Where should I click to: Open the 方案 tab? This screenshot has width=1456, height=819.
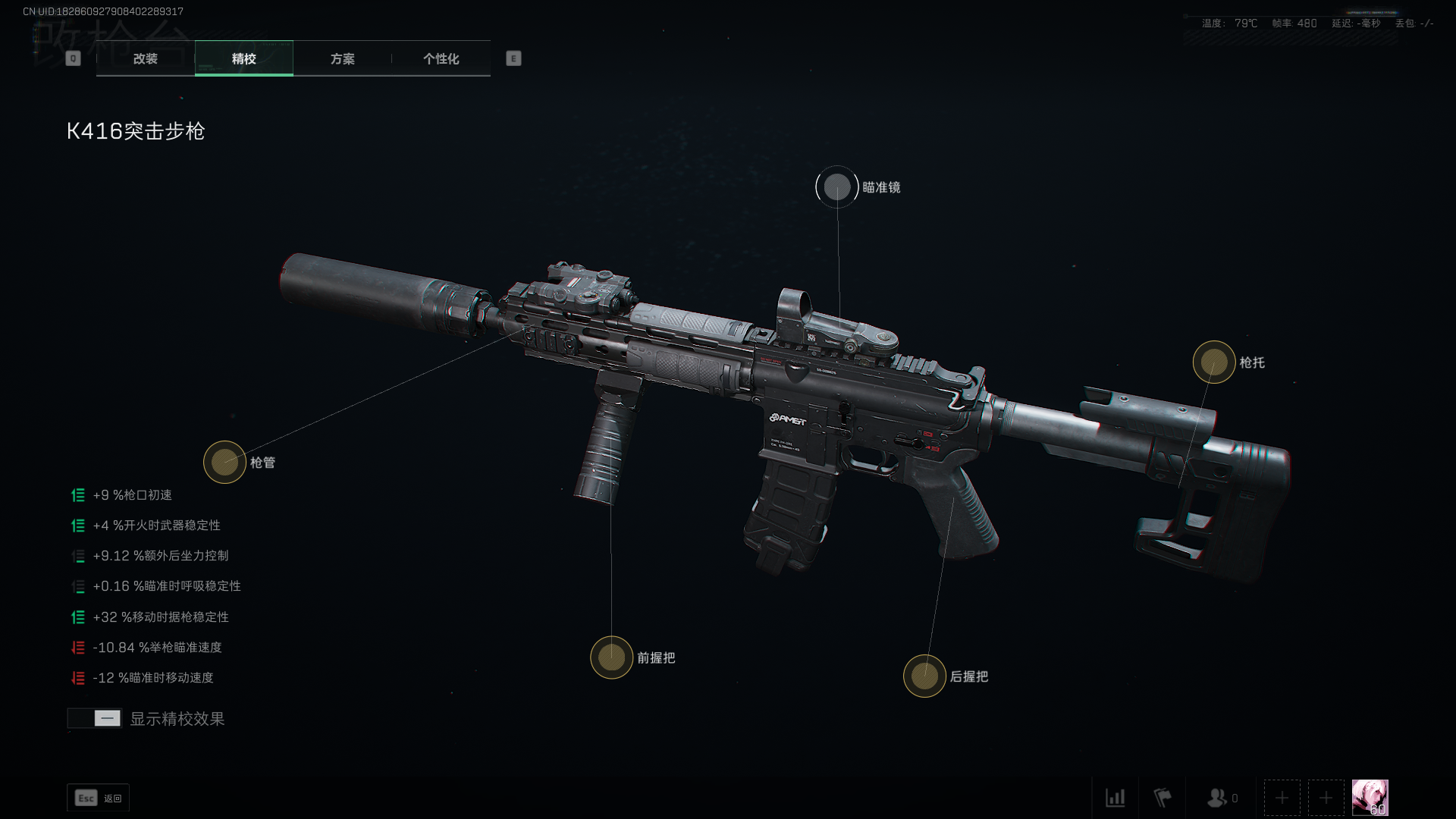342,58
